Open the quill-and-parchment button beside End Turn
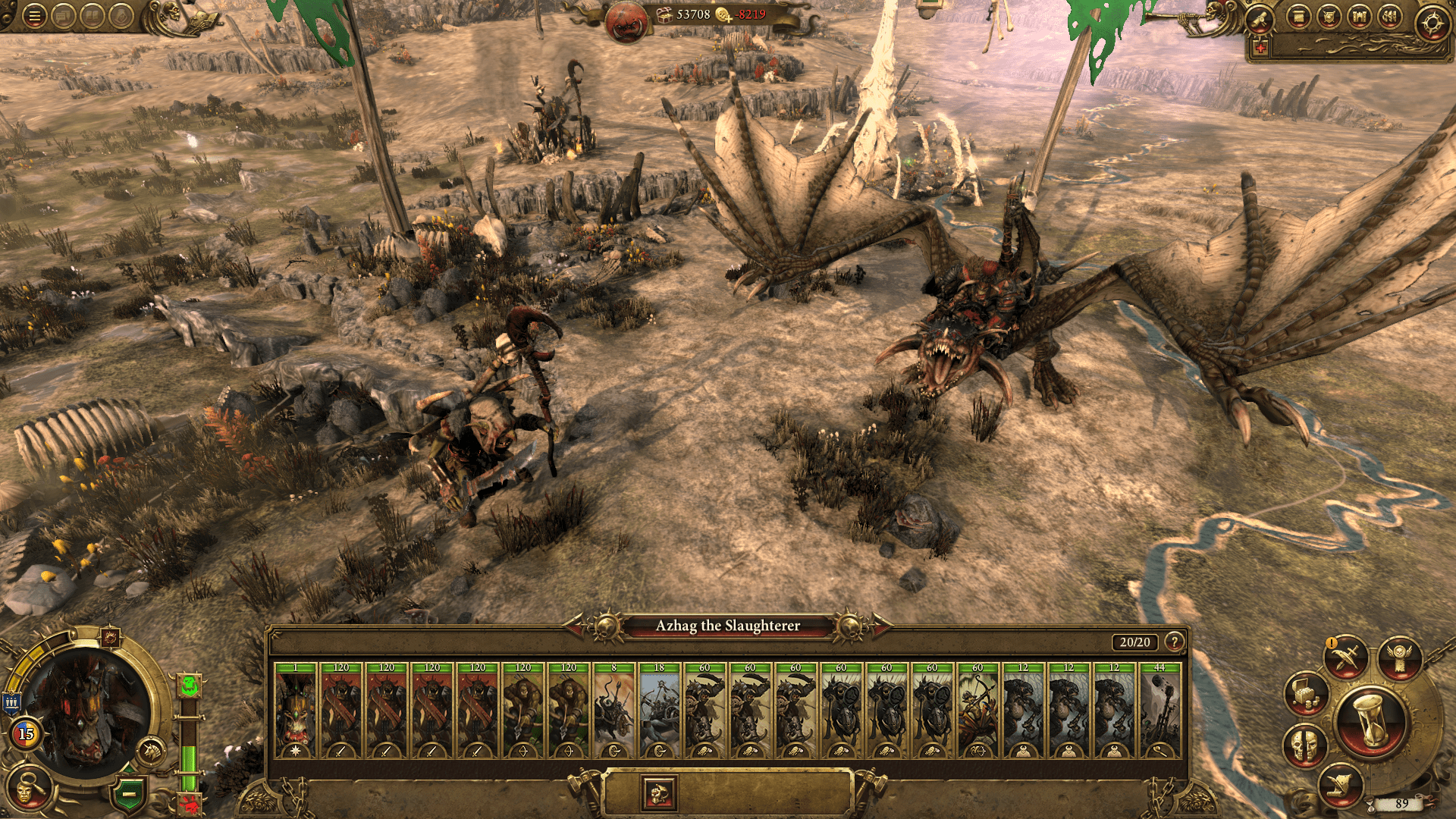This screenshot has width=1456, height=819. pos(1340,787)
